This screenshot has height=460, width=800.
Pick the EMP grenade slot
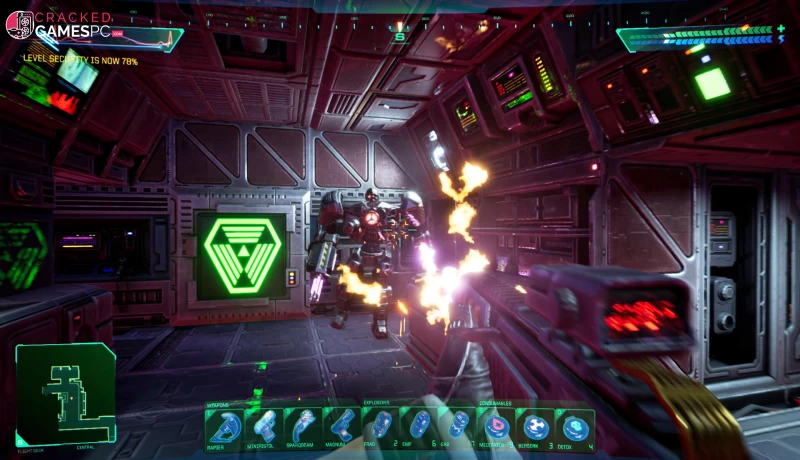[422, 427]
